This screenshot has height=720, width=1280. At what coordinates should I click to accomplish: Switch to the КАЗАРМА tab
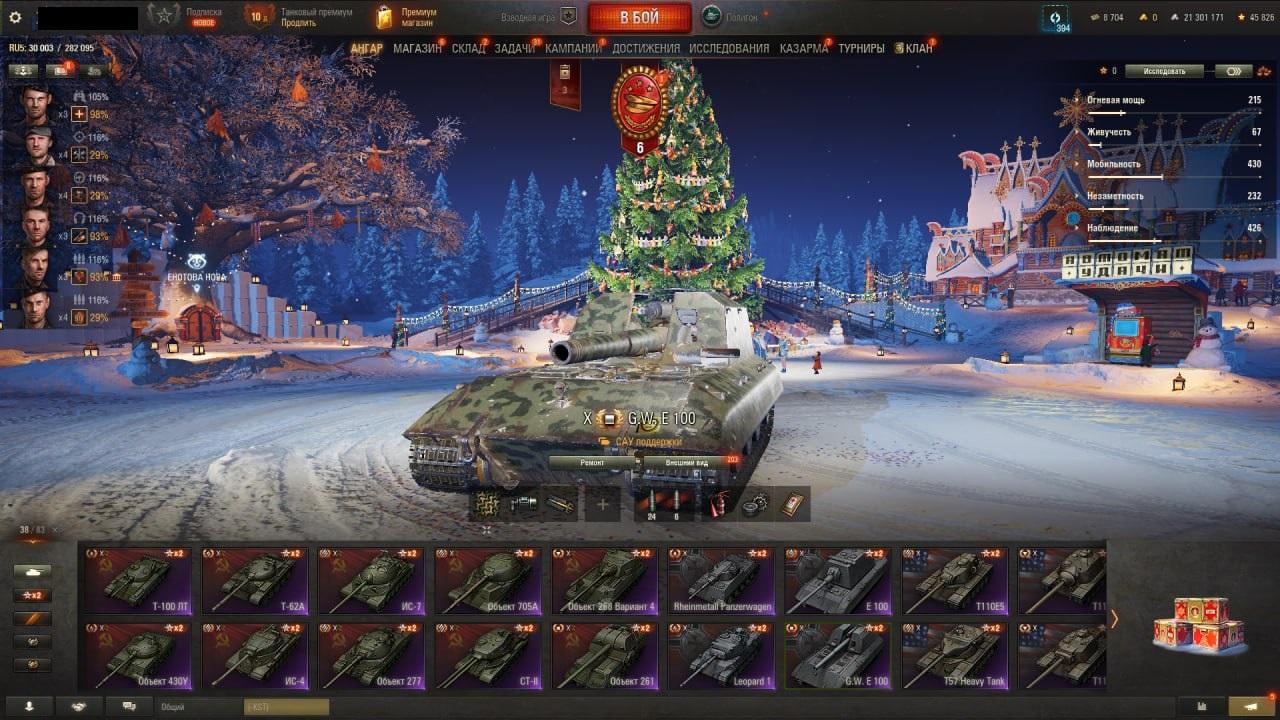pyautogui.click(x=804, y=48)
